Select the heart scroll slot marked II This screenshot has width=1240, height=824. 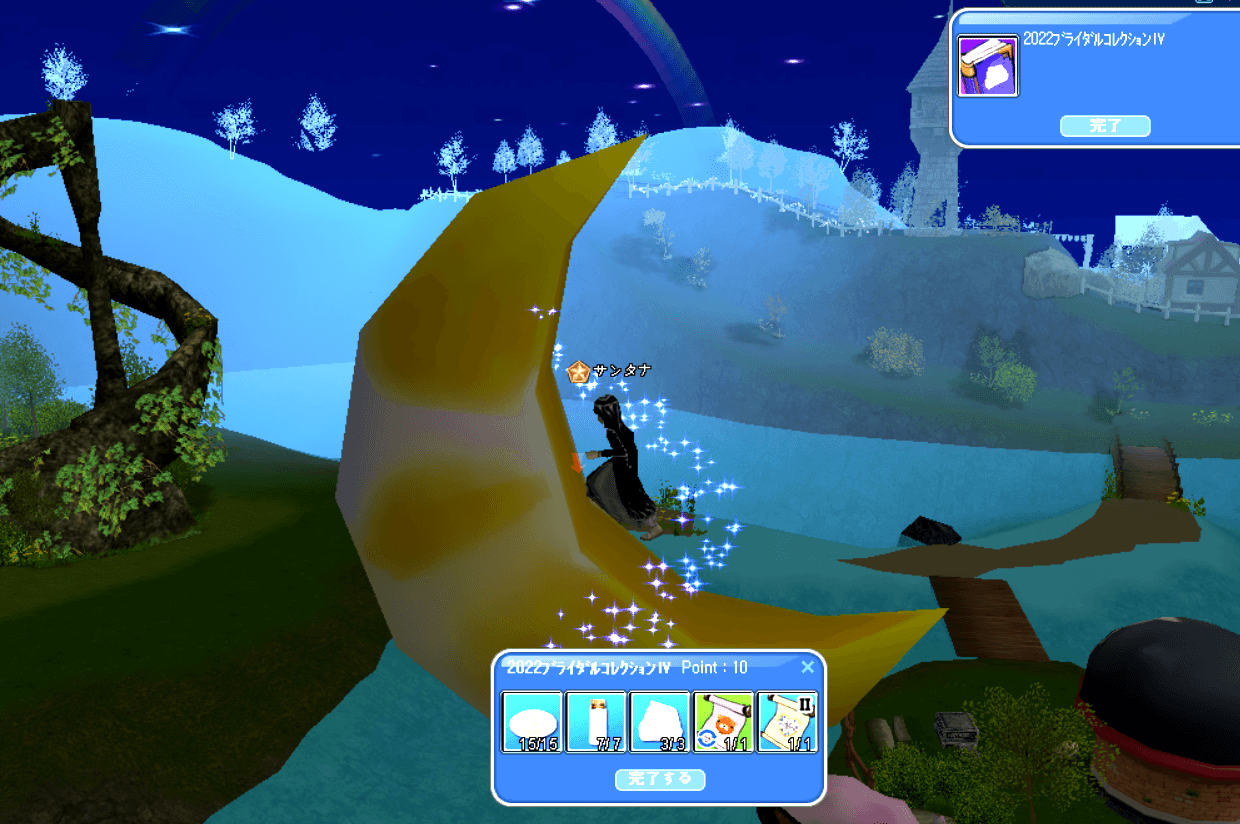coord(788,721)
